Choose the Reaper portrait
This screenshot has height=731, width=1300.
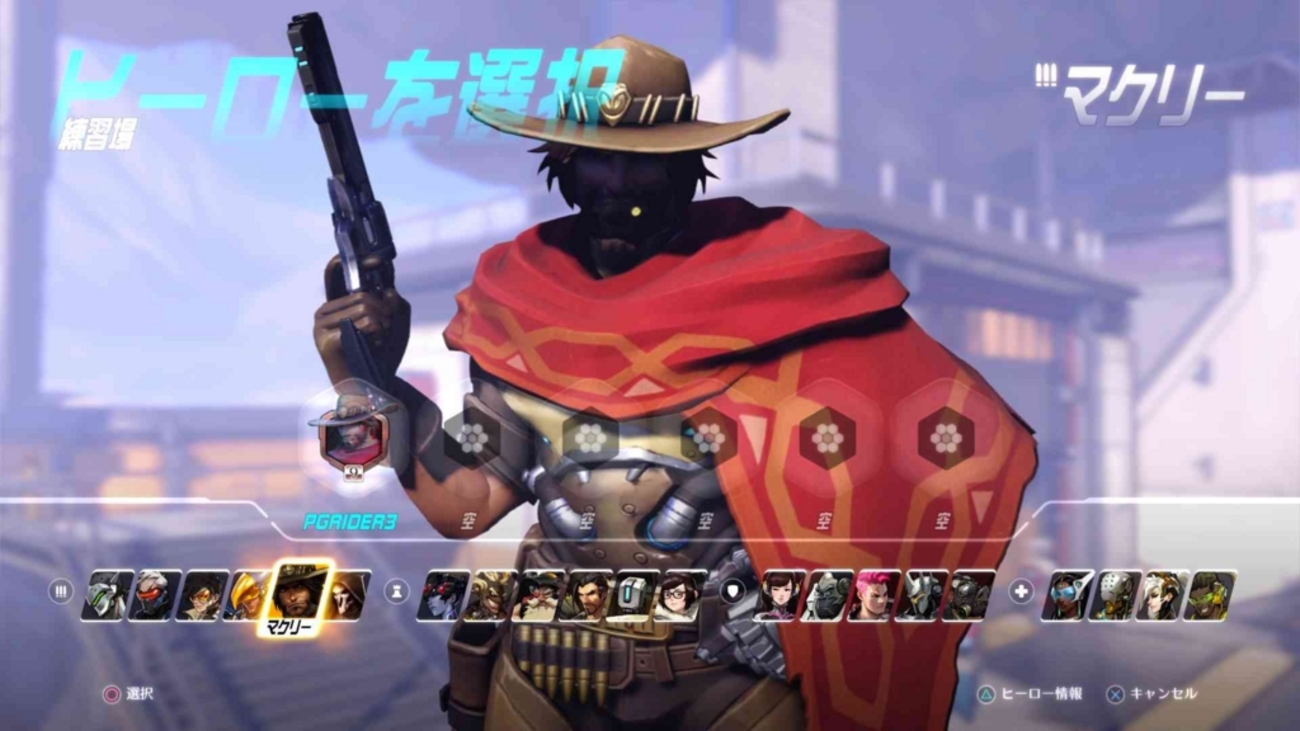[x=347, y=594]
